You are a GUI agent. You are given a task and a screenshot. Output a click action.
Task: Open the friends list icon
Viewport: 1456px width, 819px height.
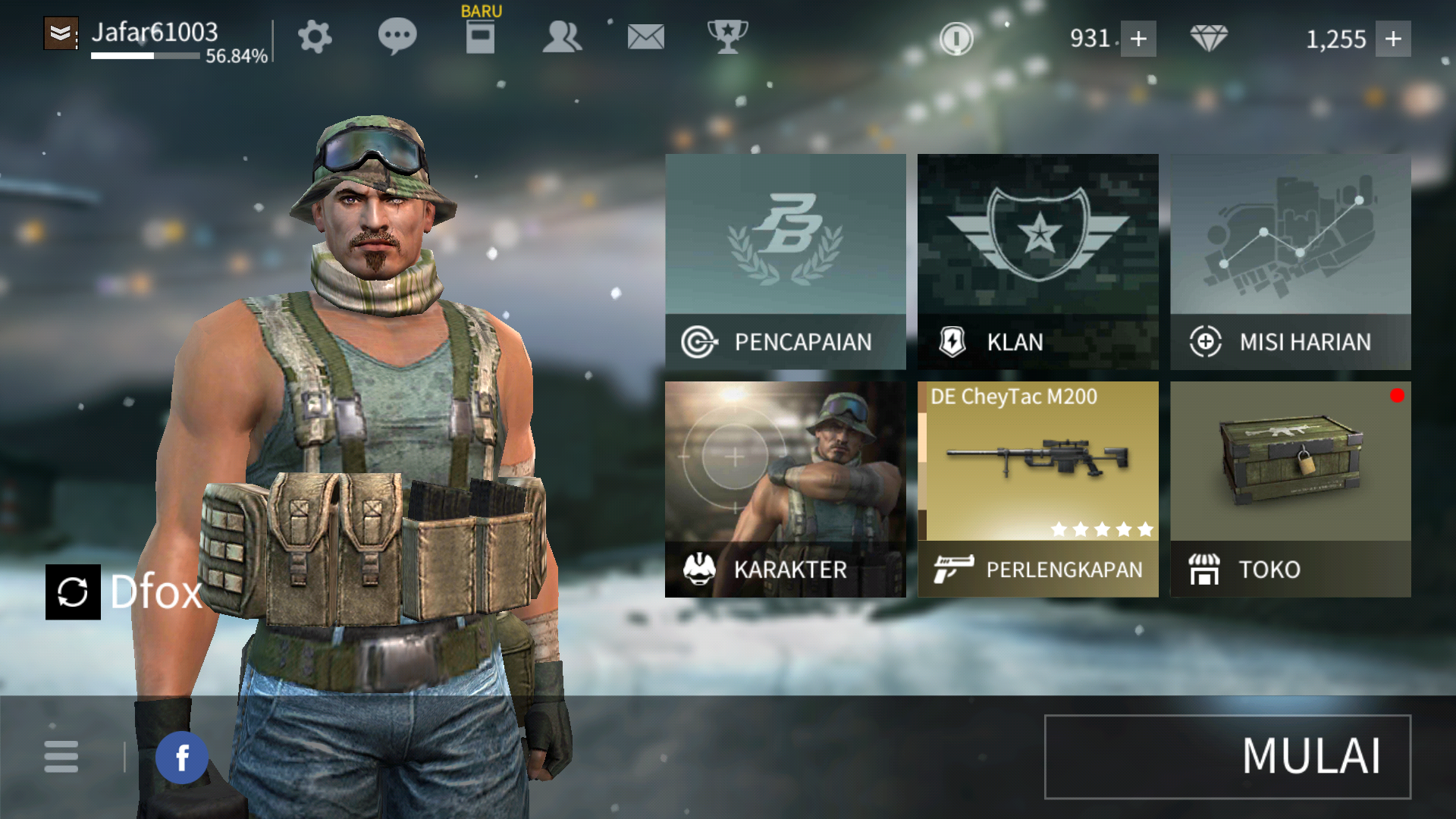562,36
